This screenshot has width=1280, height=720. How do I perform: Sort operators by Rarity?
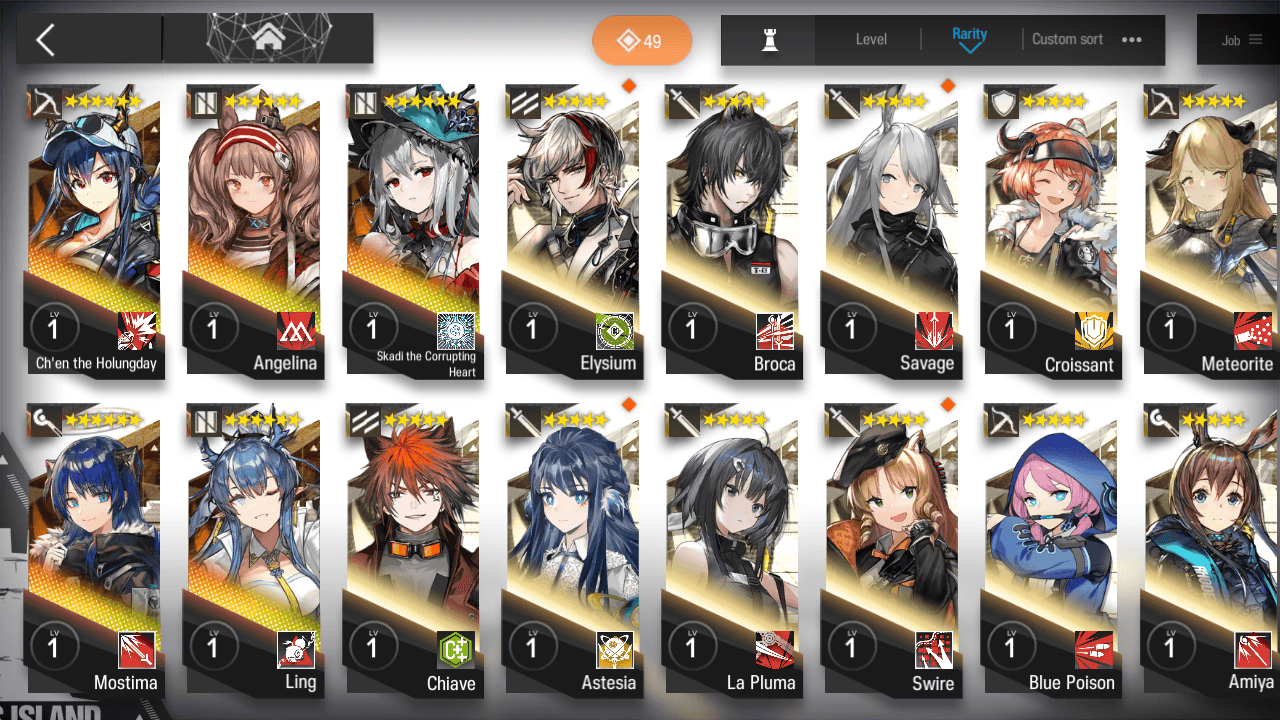point(969,38)
